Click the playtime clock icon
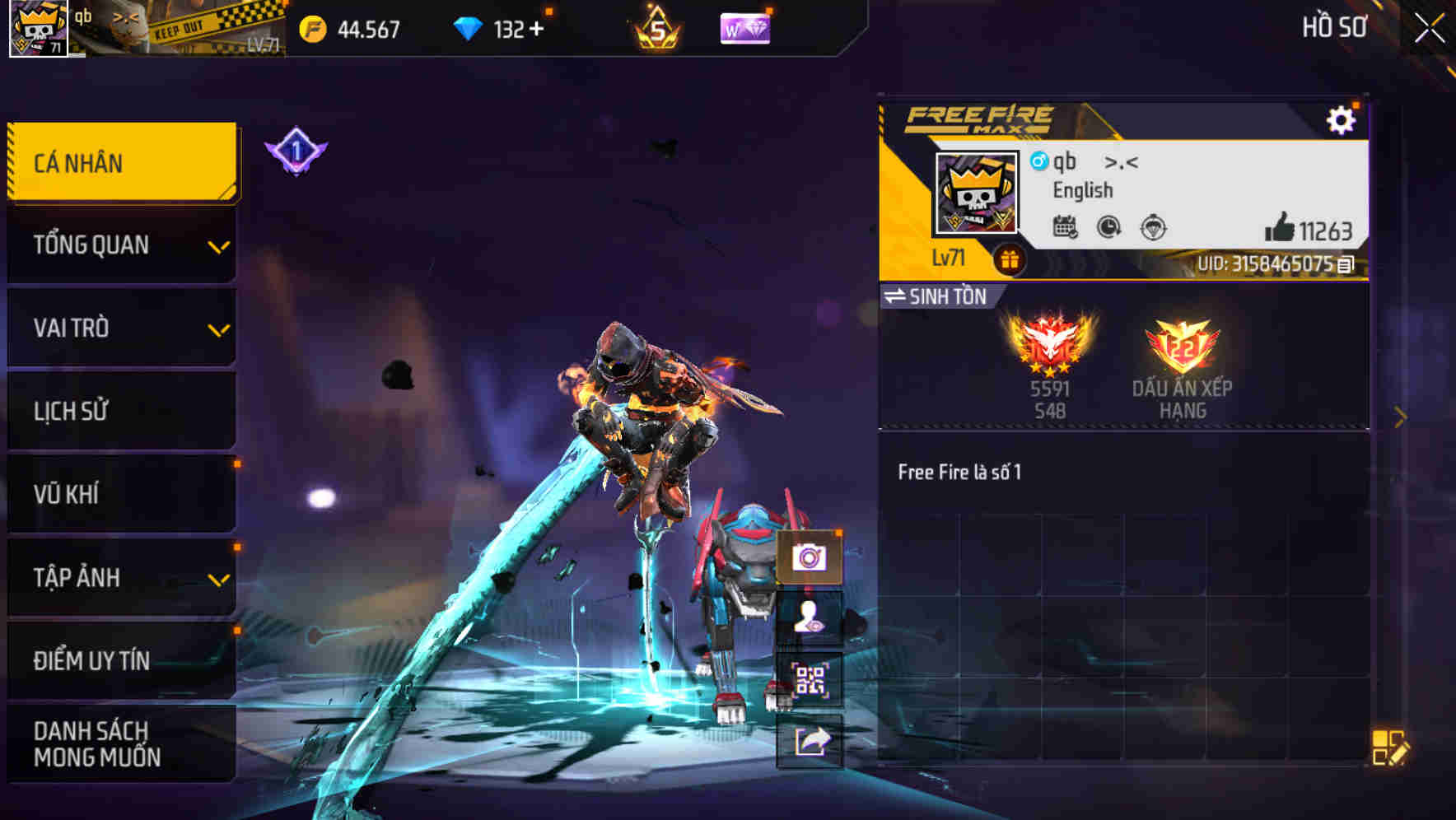 1108,227
